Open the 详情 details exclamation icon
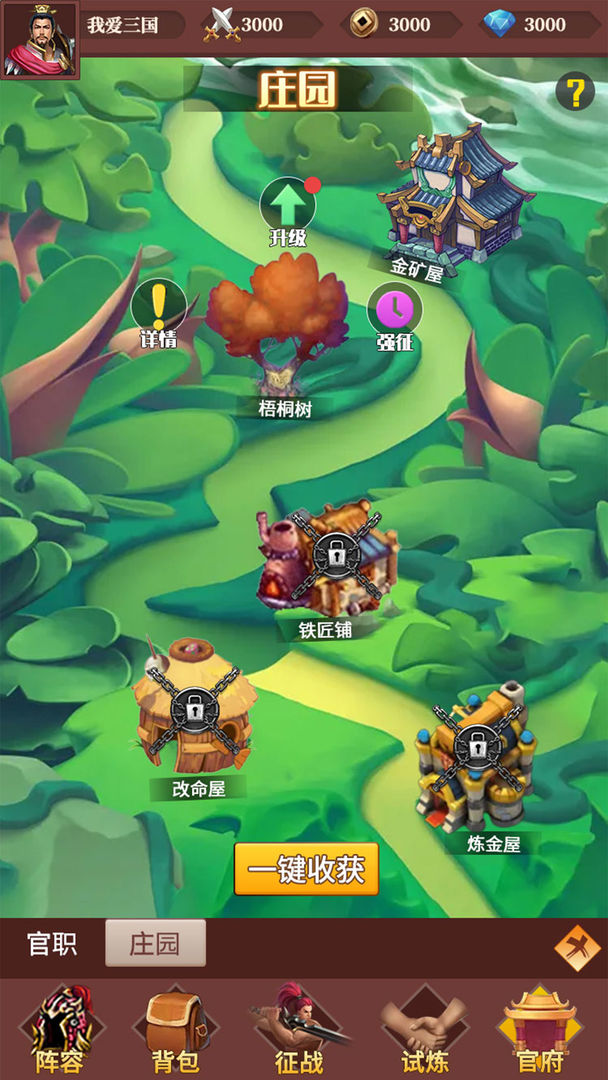The width and height of the screenshot is (608, 1080). point(158,306)
